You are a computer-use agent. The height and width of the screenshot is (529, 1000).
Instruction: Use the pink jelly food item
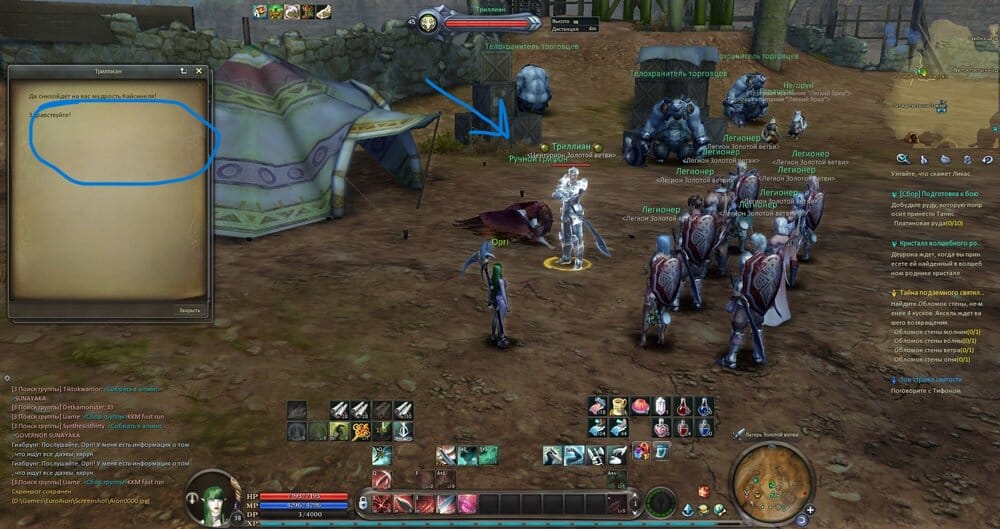coord(640,406)
